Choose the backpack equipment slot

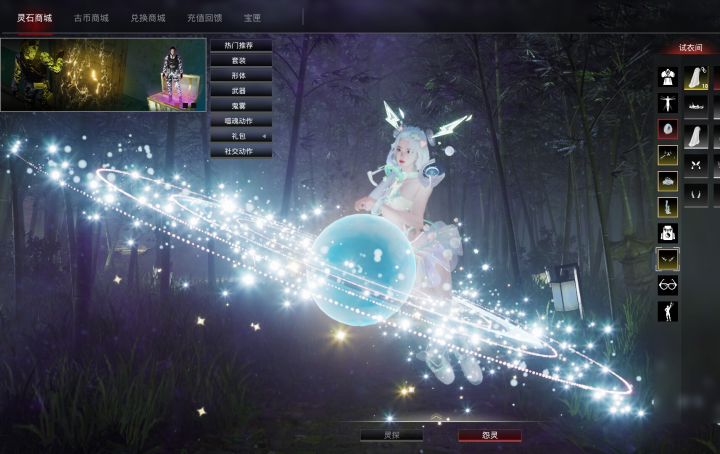[667, 233]
